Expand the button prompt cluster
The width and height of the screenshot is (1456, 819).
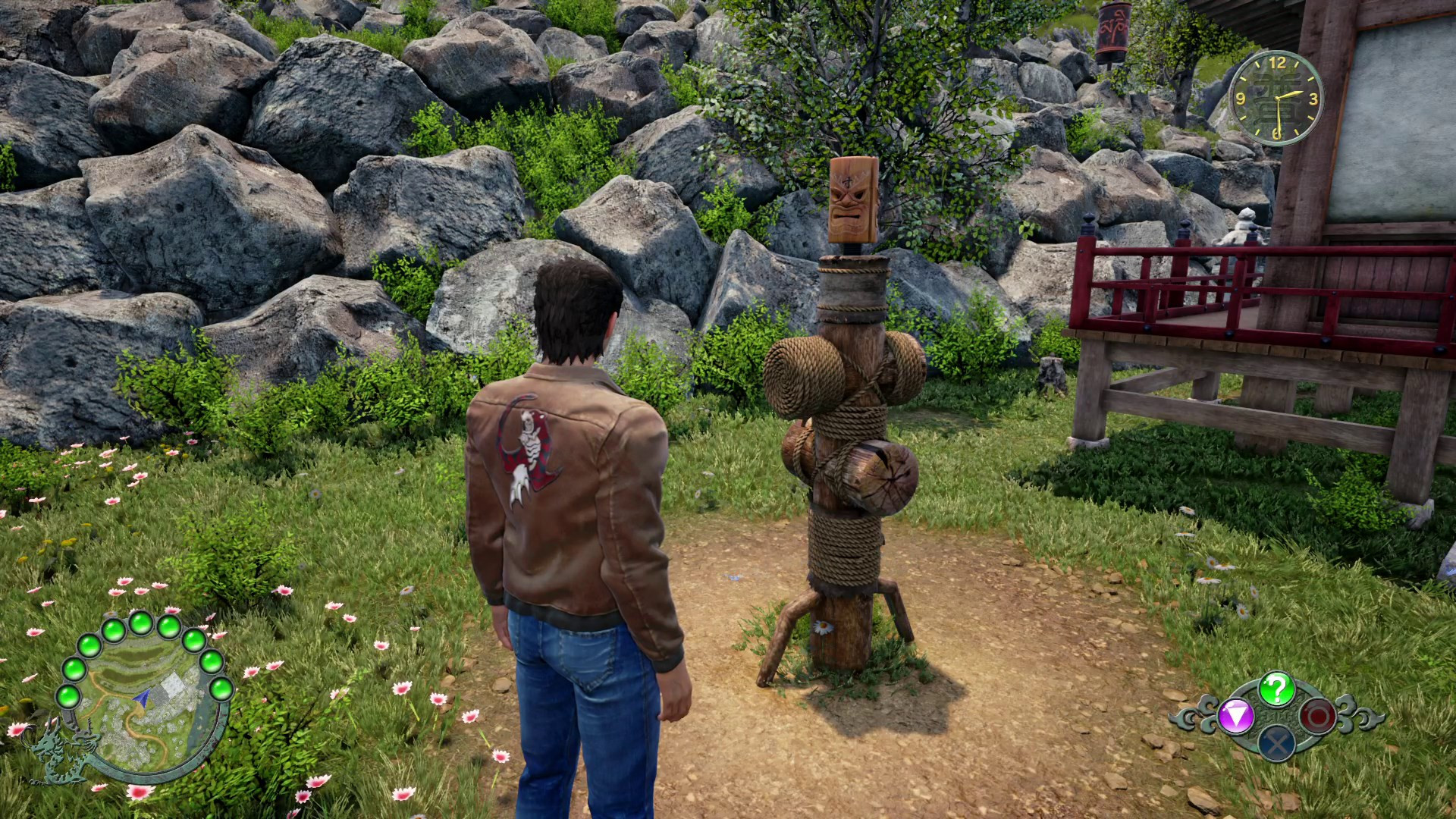pyautogui.click(x=1276, y=715)
